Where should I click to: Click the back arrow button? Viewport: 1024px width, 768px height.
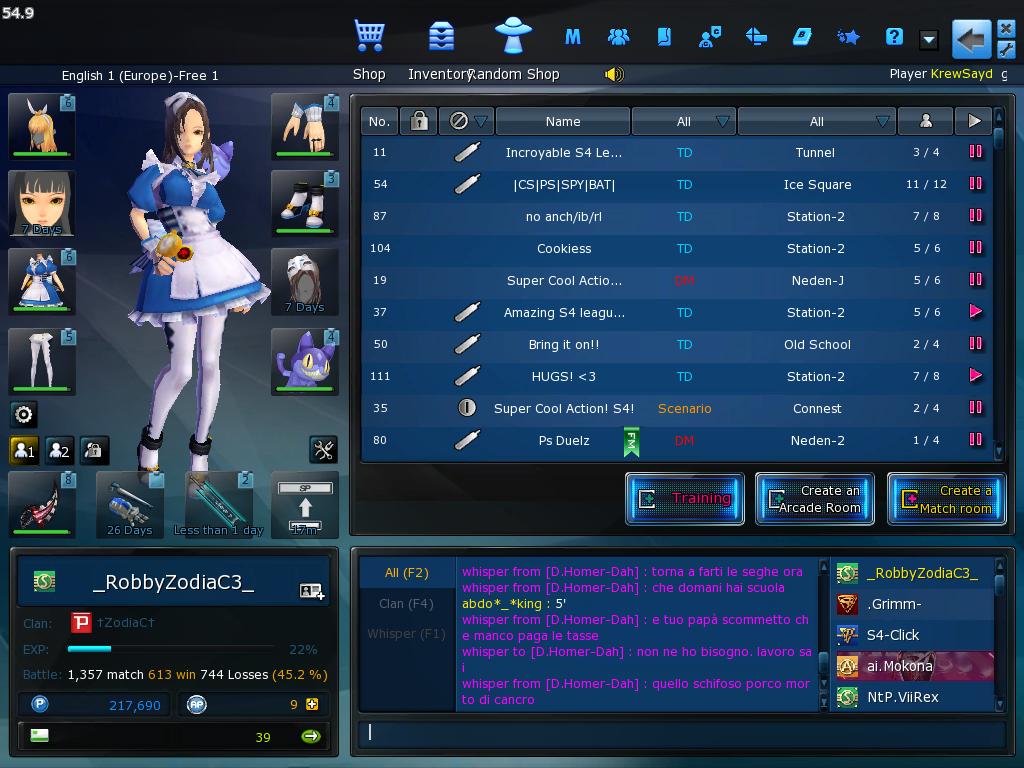coord(970,39)
